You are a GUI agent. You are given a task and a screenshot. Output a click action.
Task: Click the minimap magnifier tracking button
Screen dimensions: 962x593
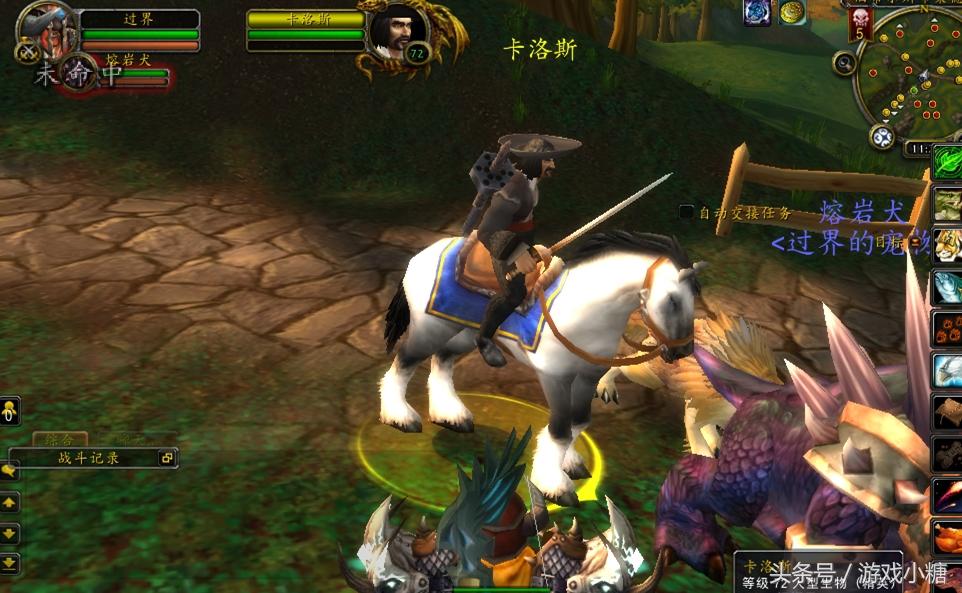[845, 63]
